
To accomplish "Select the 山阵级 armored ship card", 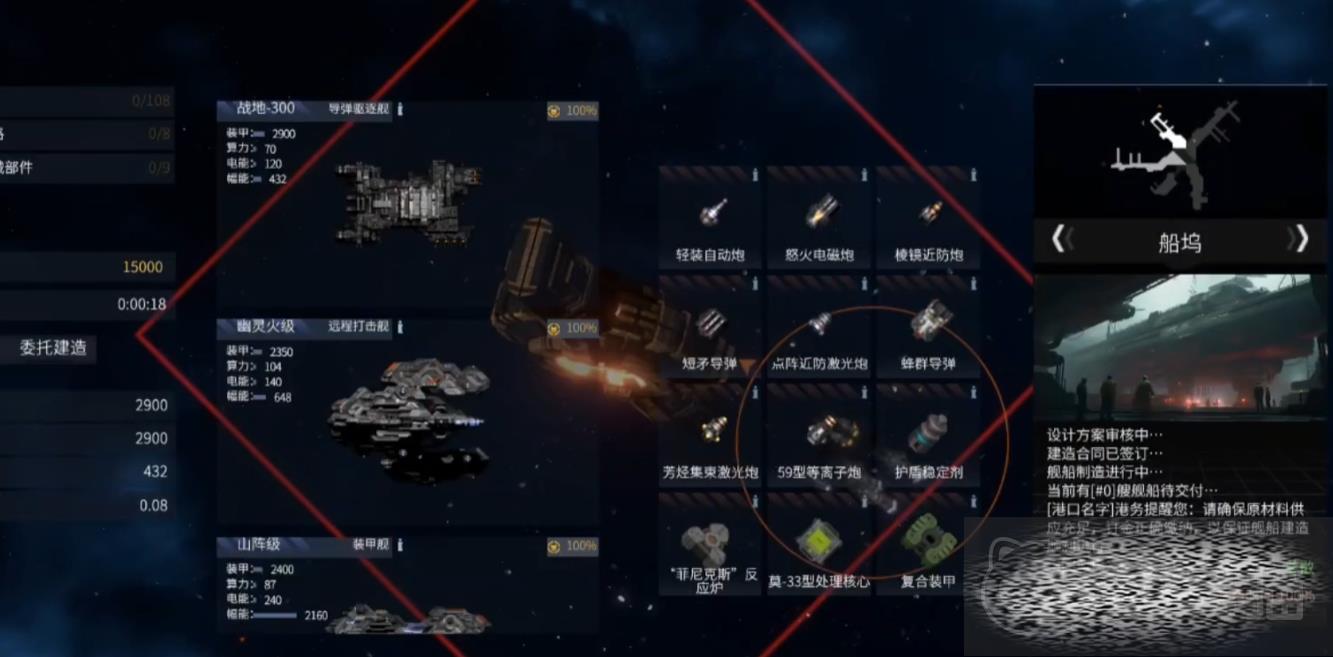I will (x=407, y=590).
